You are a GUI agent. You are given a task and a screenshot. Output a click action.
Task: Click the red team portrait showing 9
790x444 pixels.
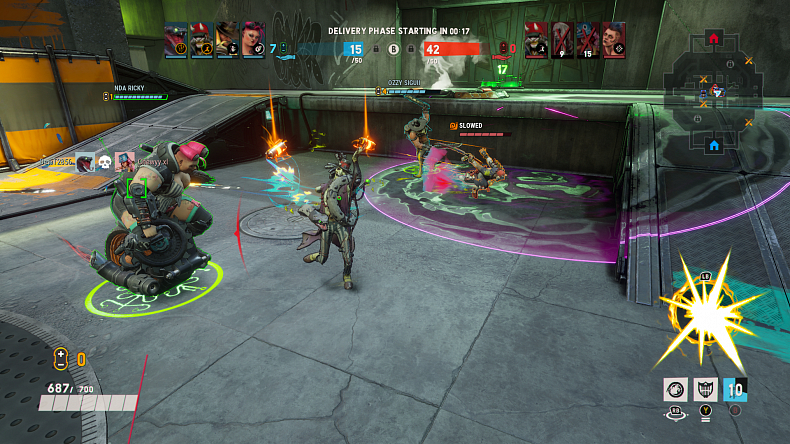[562, 40]
